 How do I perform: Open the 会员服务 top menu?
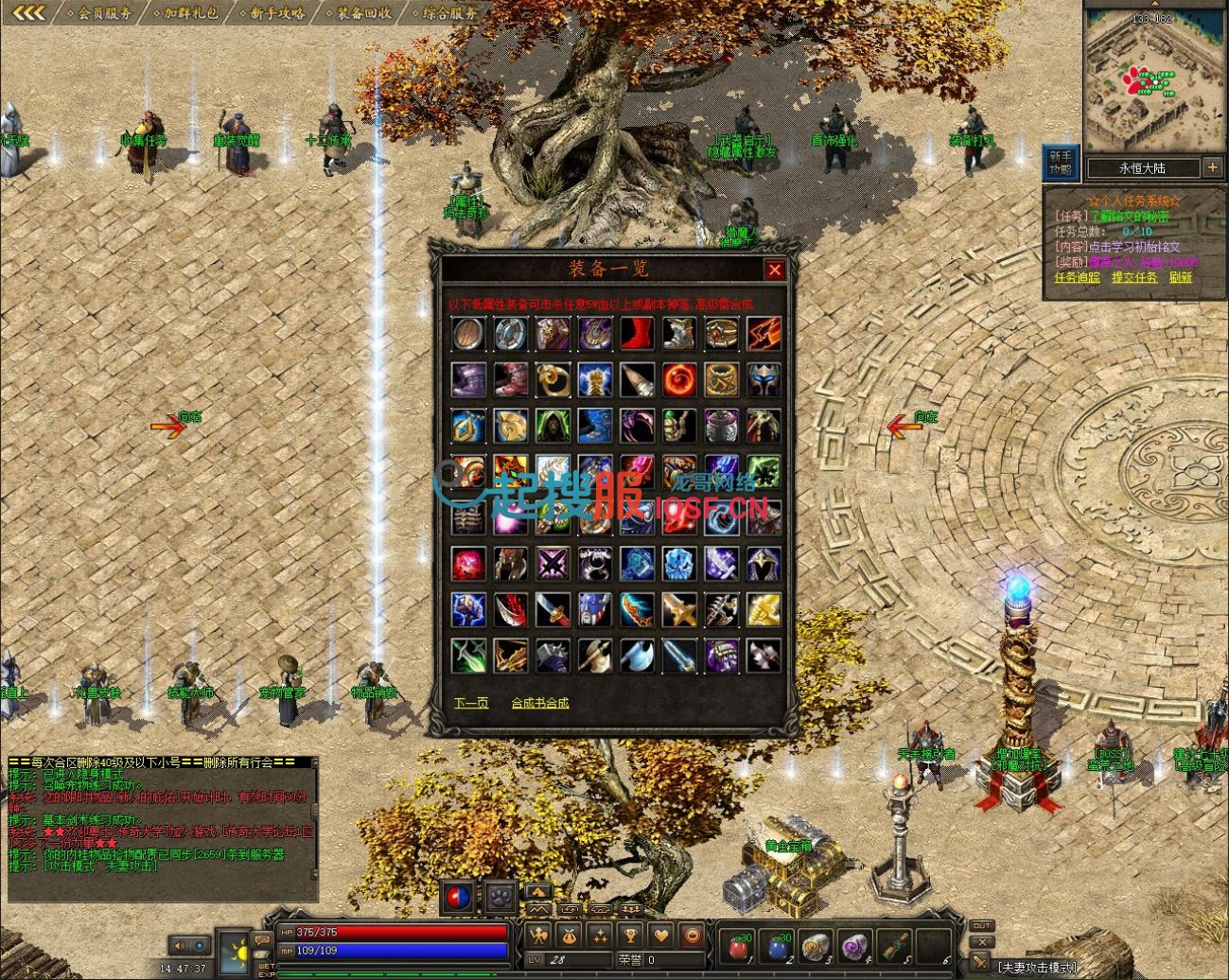(104, 13)
